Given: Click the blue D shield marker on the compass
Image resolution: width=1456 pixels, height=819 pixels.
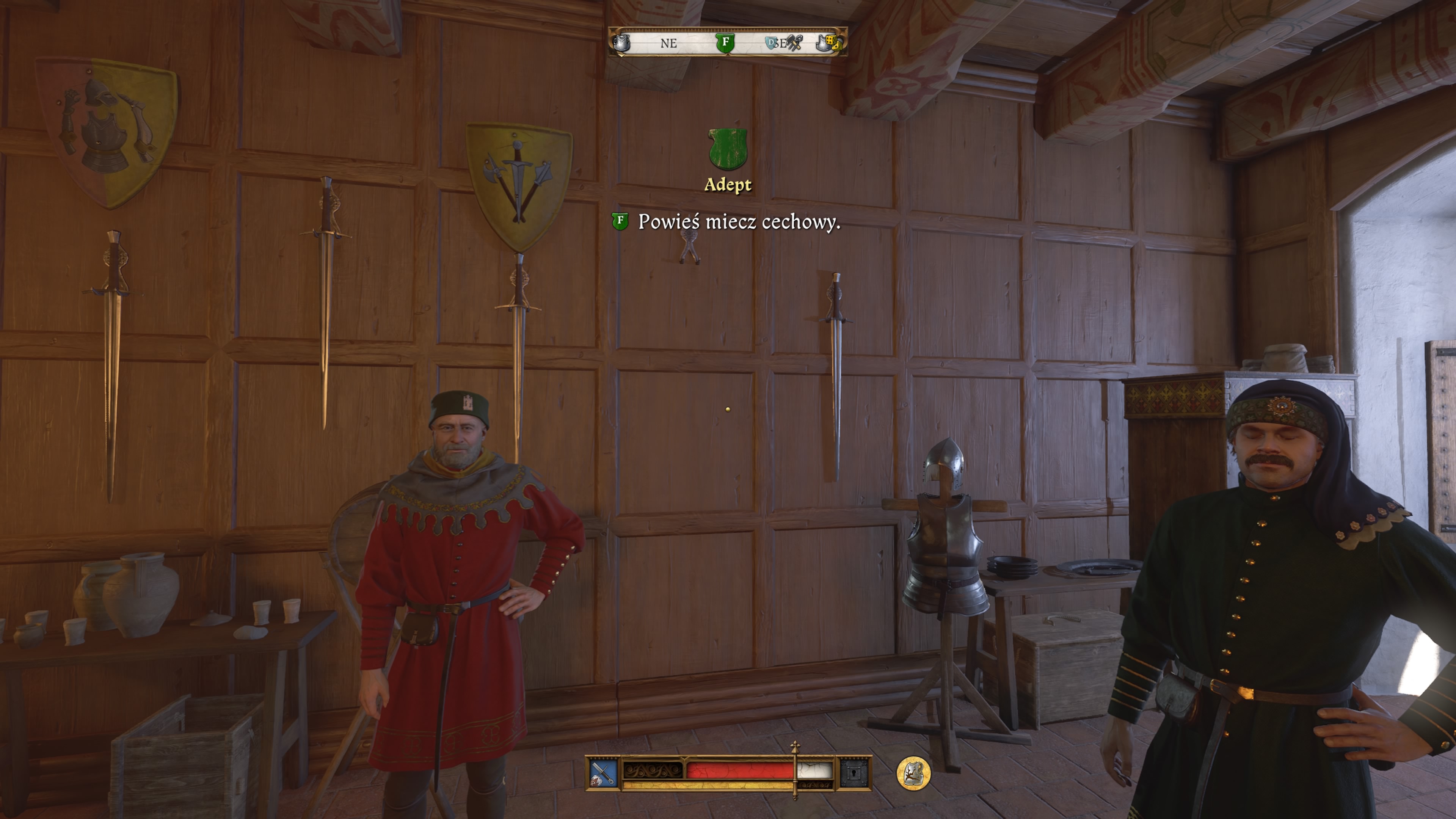Looking at the screenshot, I should (771, 42).
